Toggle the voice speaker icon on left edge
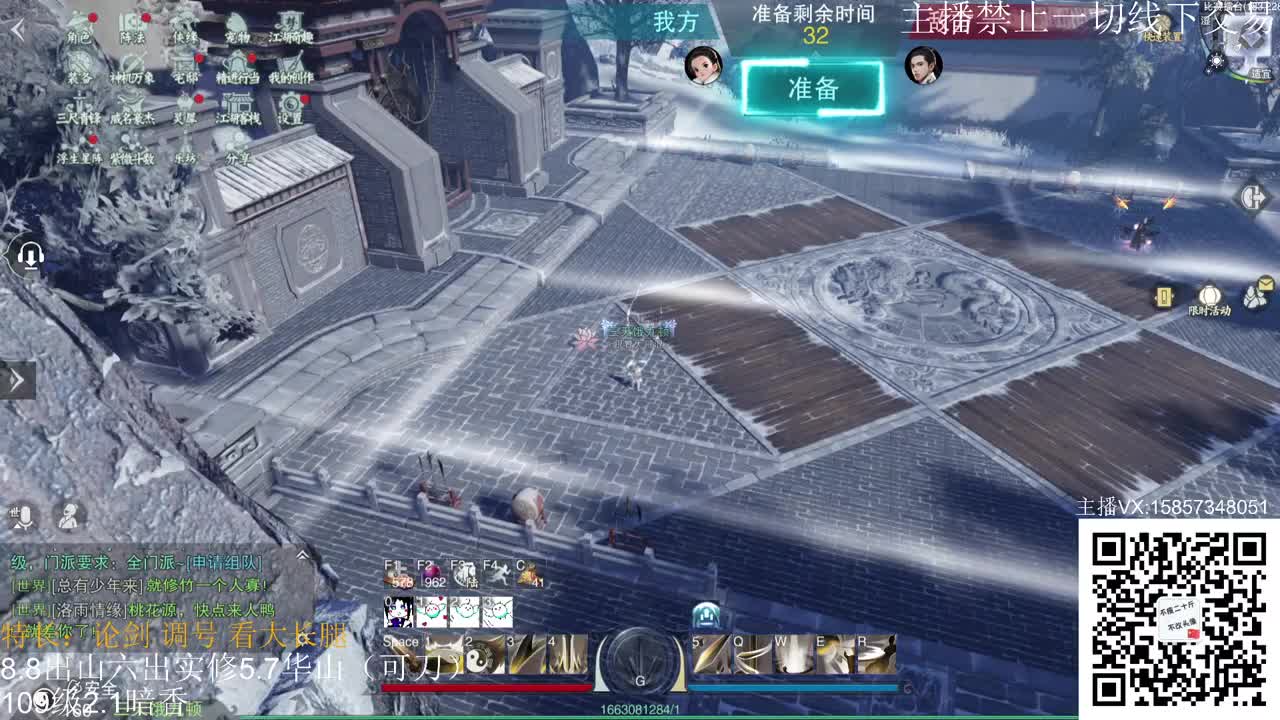 pos(30,256)
